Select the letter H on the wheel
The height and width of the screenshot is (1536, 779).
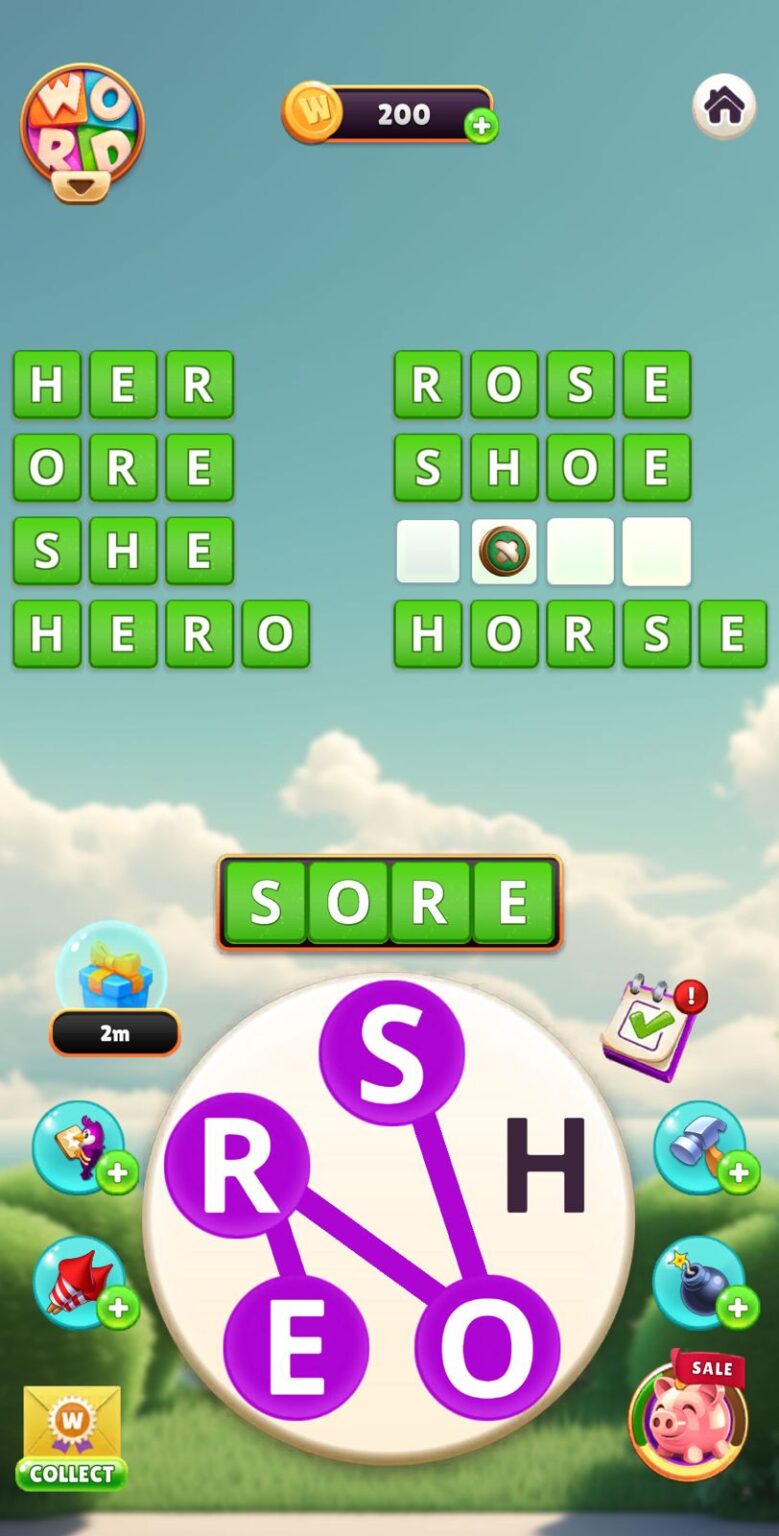[544, 1165]
